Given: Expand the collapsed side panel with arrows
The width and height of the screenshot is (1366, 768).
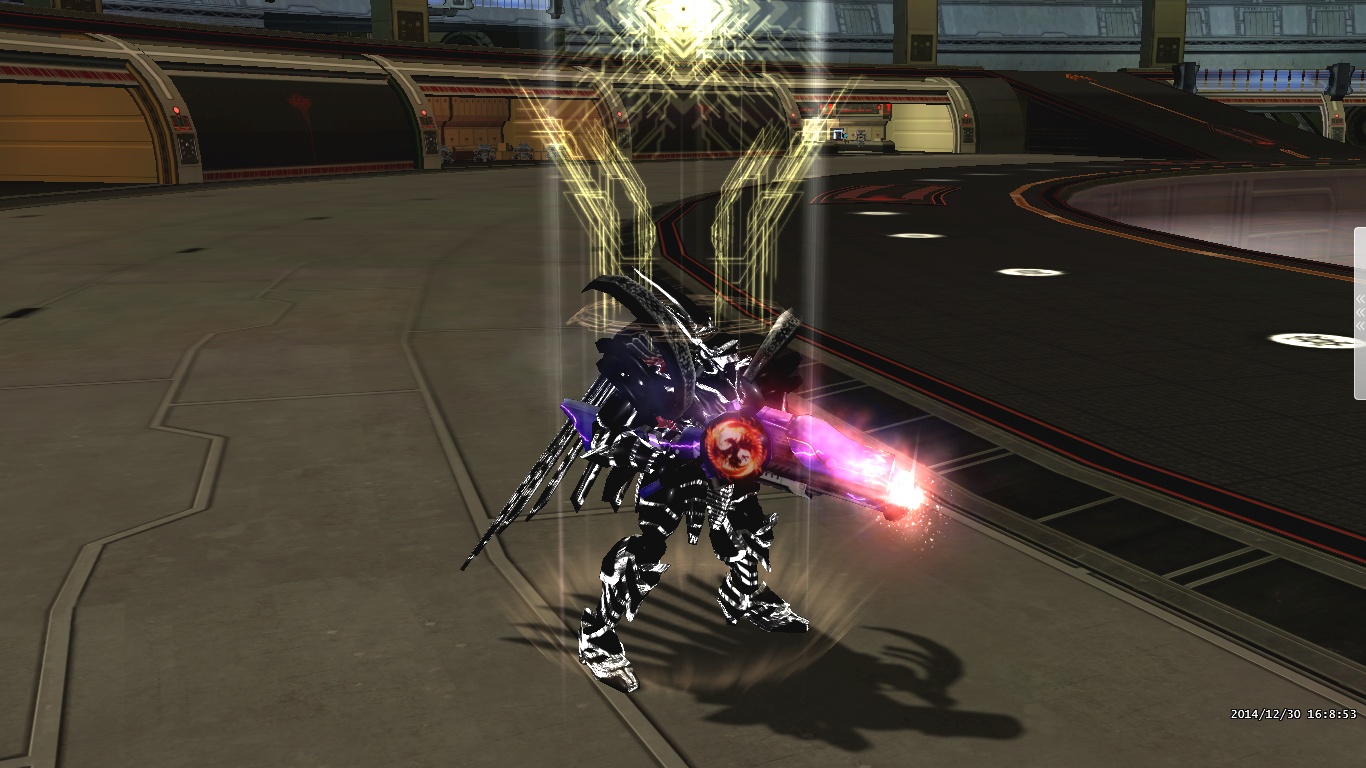Looking at the screenshot, I should (1360, 312).
